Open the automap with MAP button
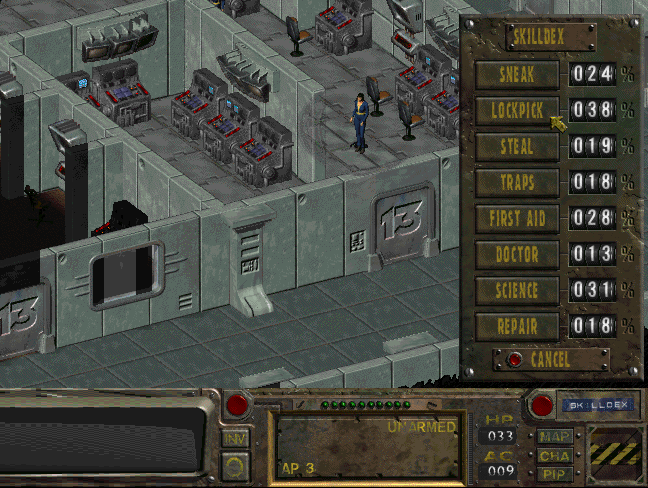Screen dimensions: 648x488 (554, 438)
